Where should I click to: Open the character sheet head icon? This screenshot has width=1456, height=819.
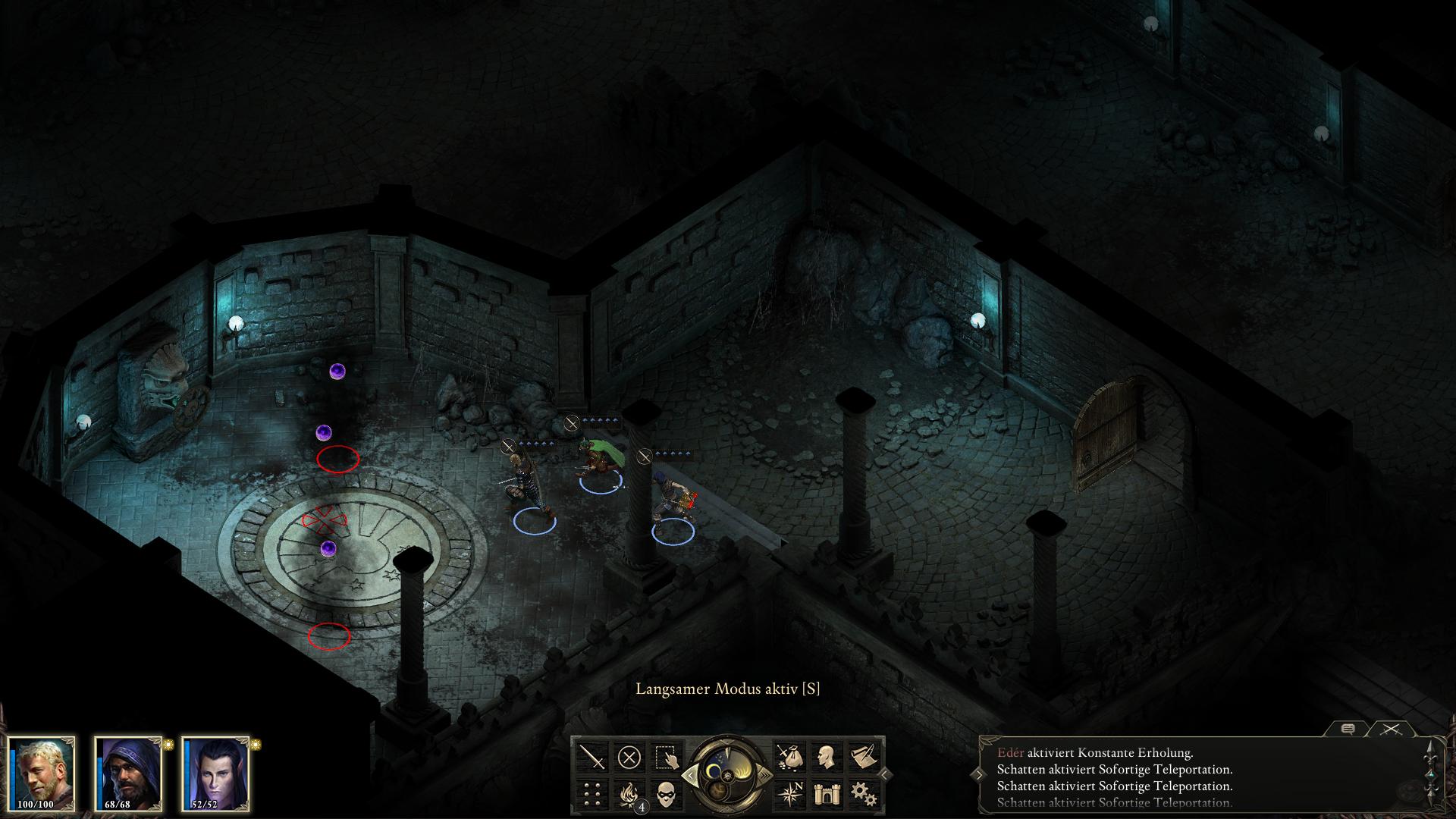point(827,757)
